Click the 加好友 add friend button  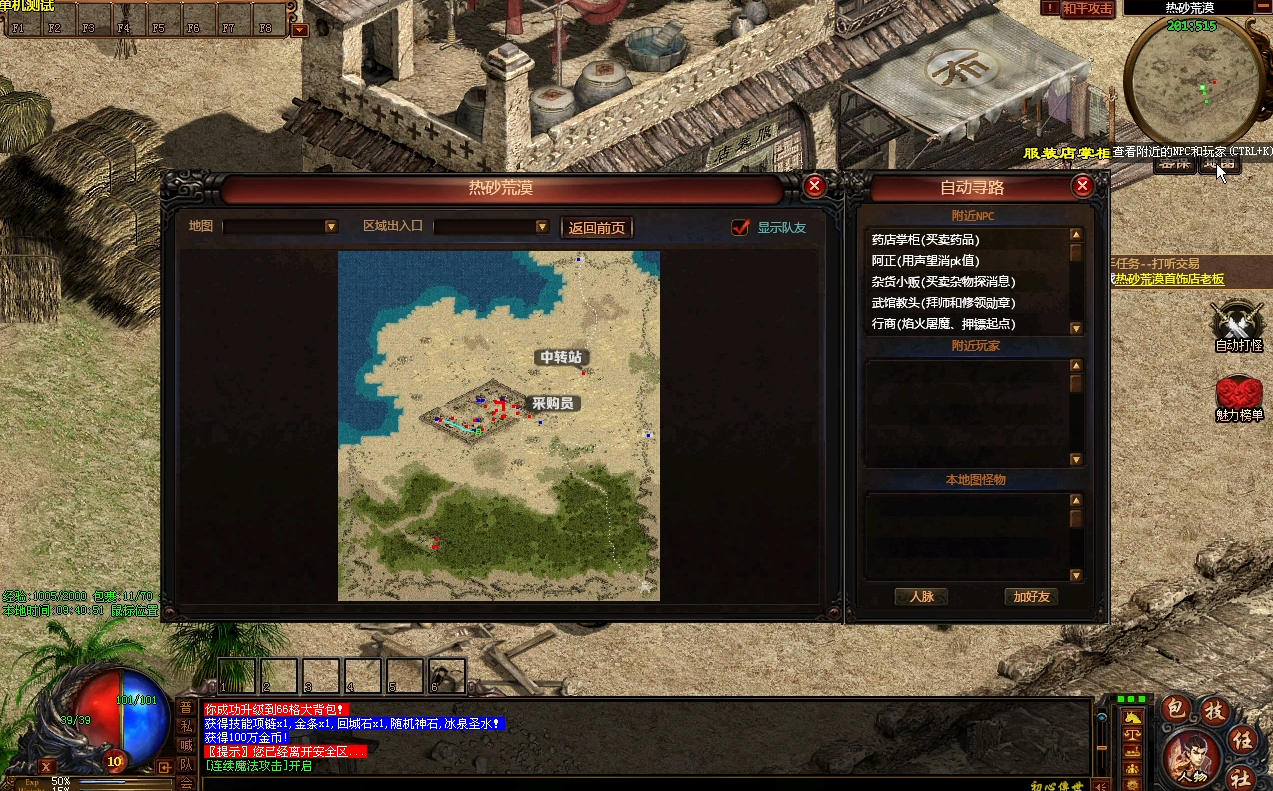tap(1031, 597)
